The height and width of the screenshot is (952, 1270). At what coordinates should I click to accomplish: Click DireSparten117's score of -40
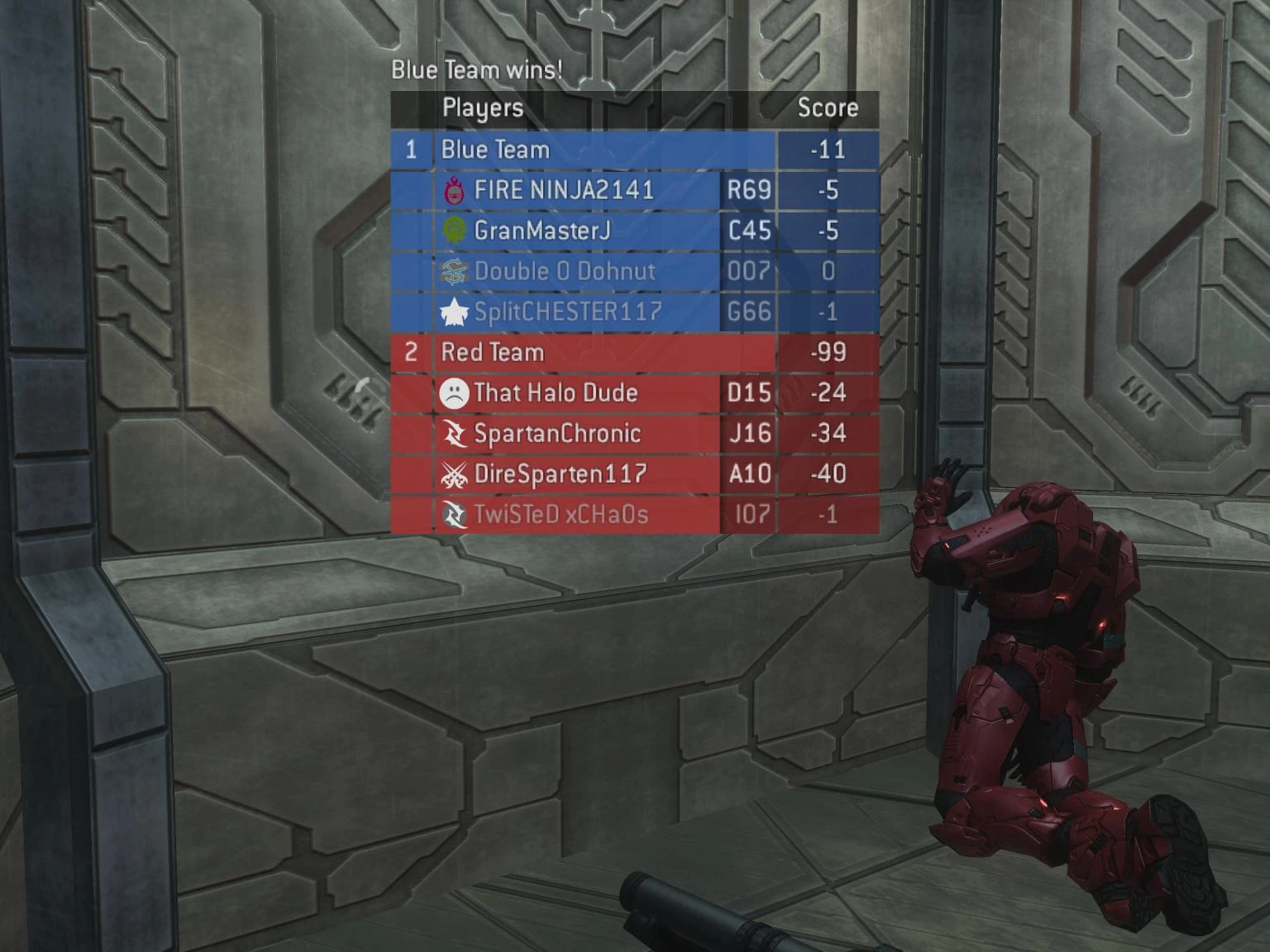click(x=828, y=474)
